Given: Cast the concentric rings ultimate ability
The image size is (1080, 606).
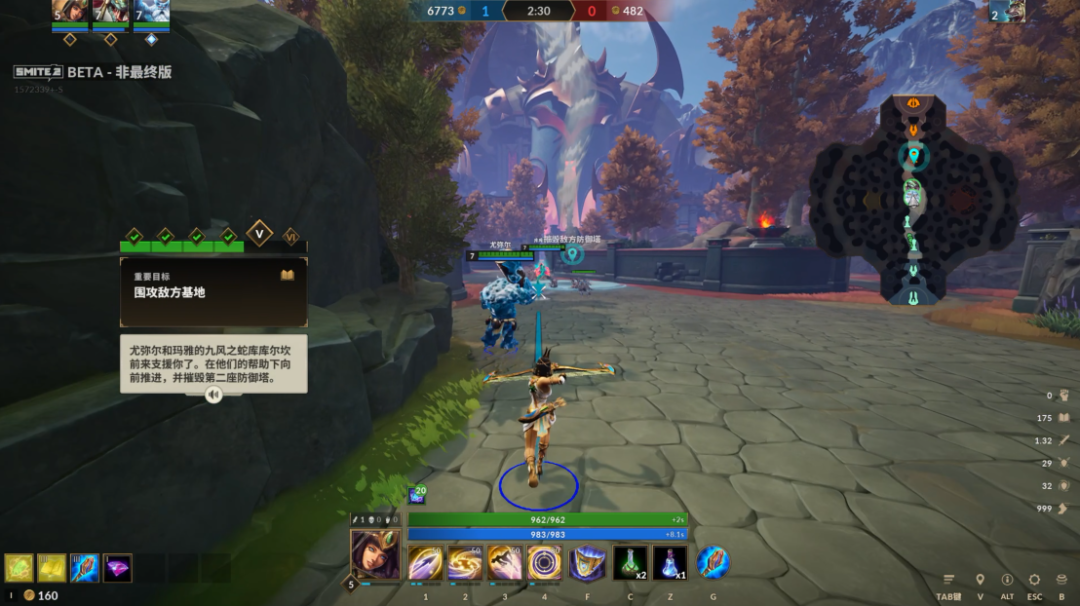Looking at the screenshot, I should pyautogui.click(x=545, y=563).
